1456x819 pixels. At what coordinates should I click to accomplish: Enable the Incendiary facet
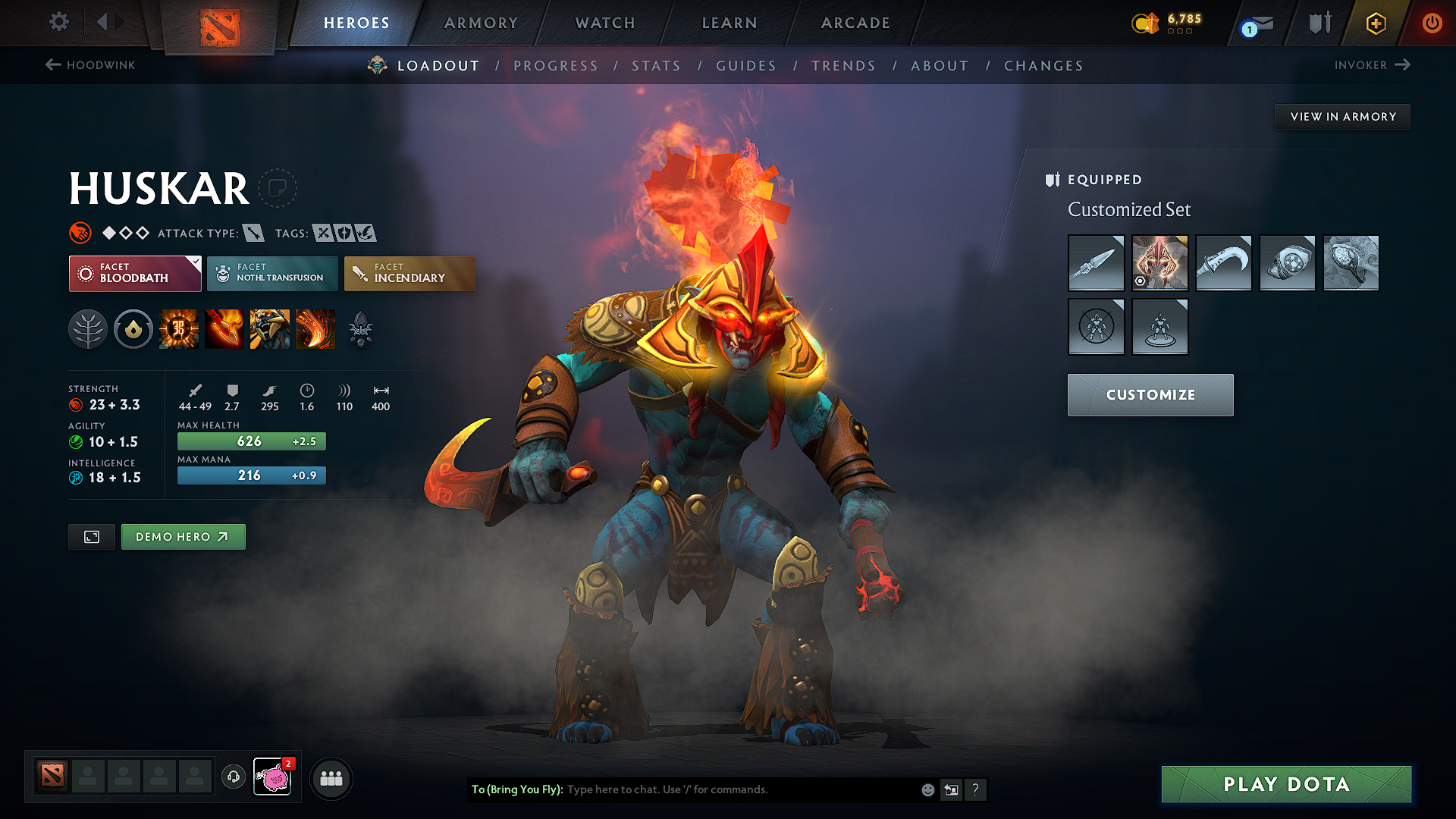point(409,274)
